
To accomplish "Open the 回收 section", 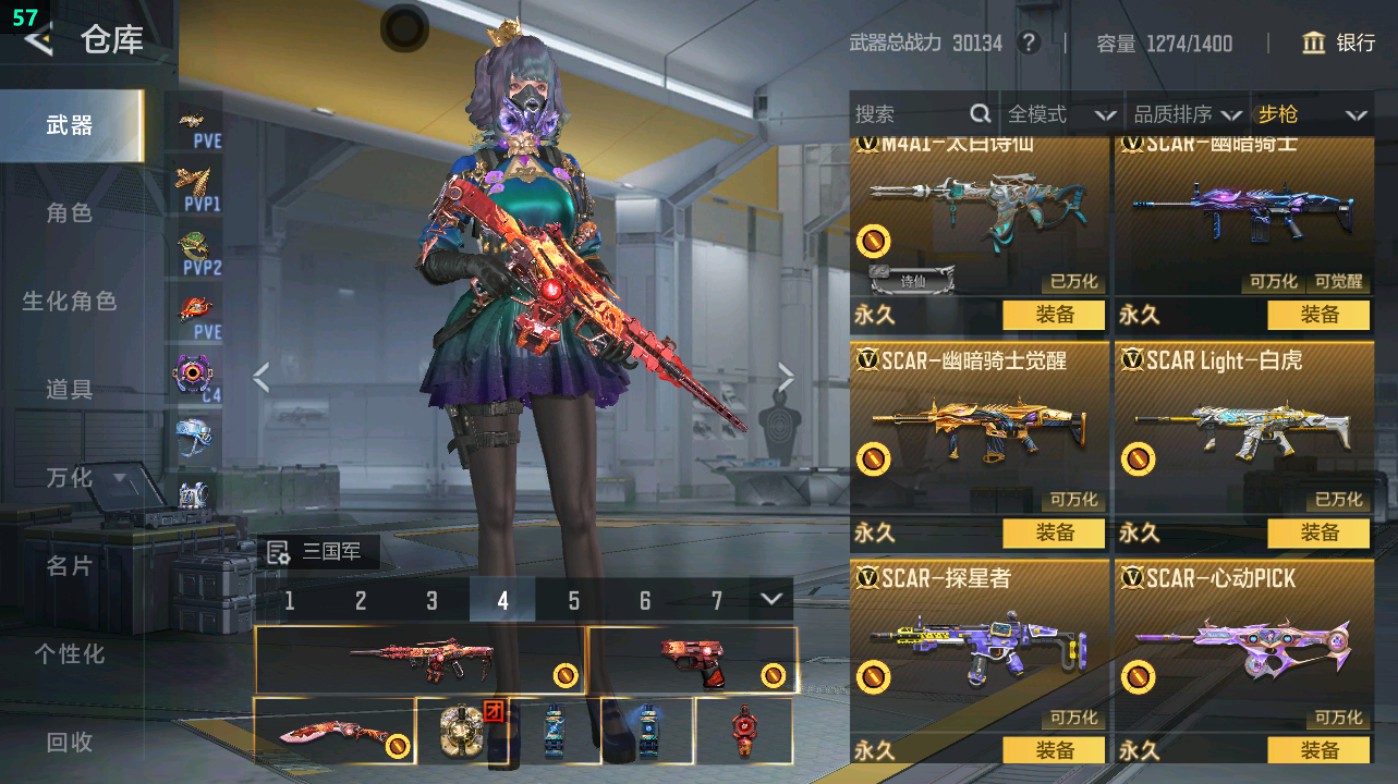I will (x=69, y=741).
